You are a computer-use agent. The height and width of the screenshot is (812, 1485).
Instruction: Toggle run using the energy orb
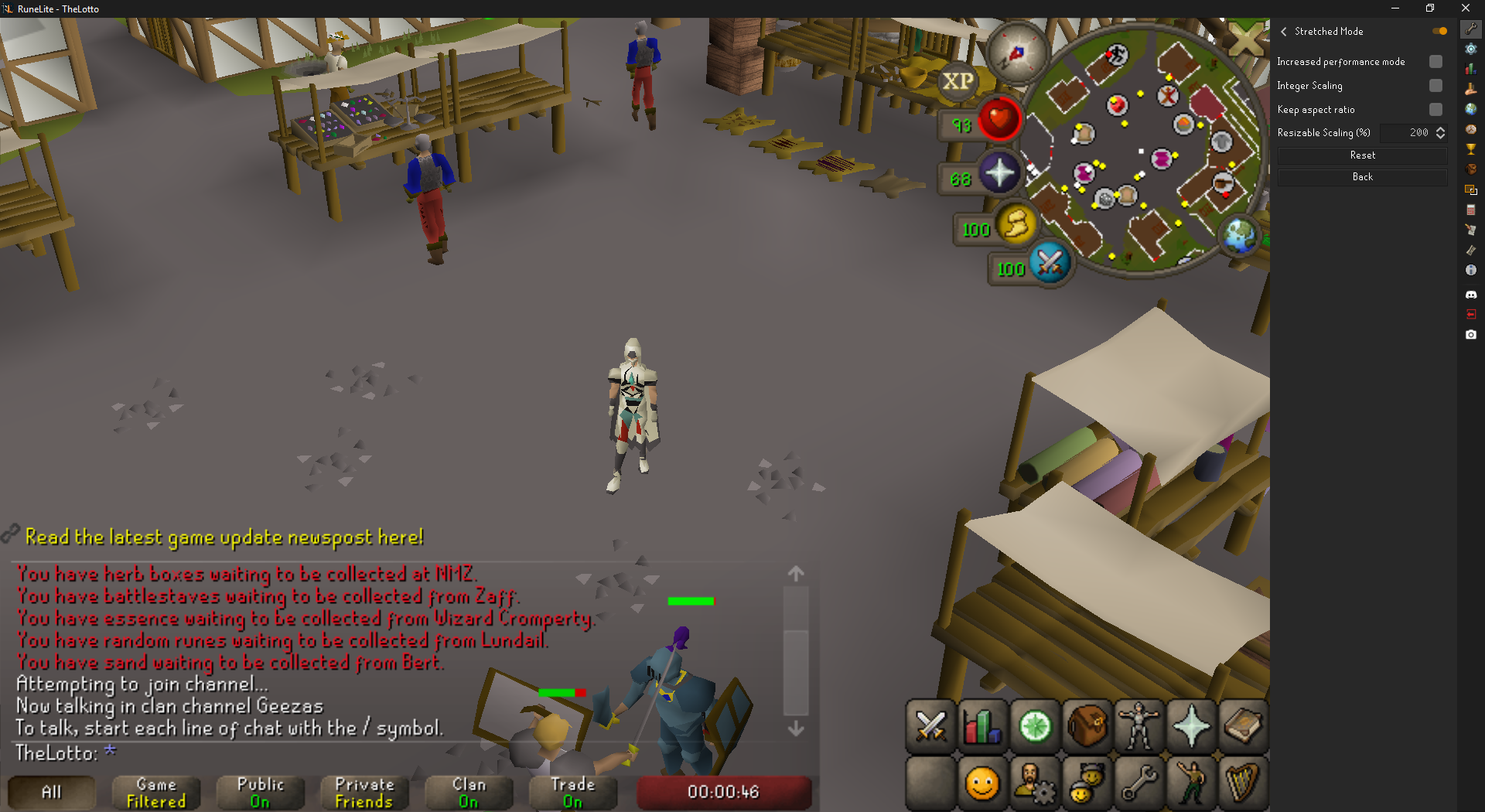pos(1016,225)
